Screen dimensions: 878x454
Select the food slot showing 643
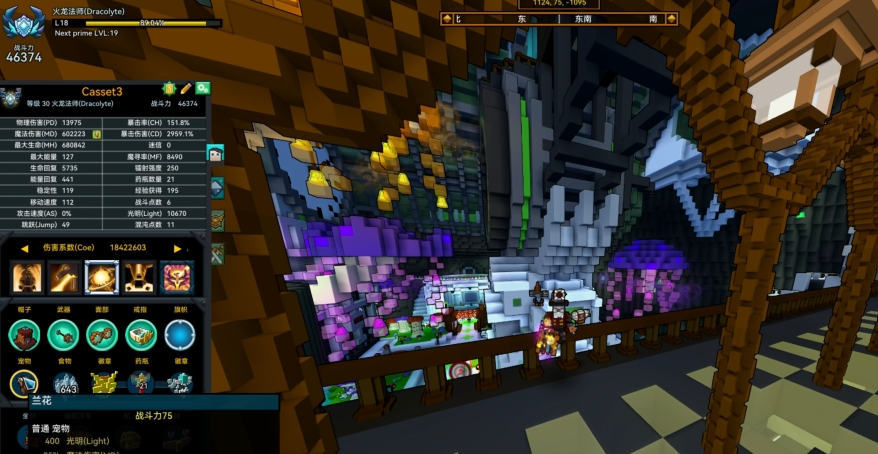tap(65, 383)
